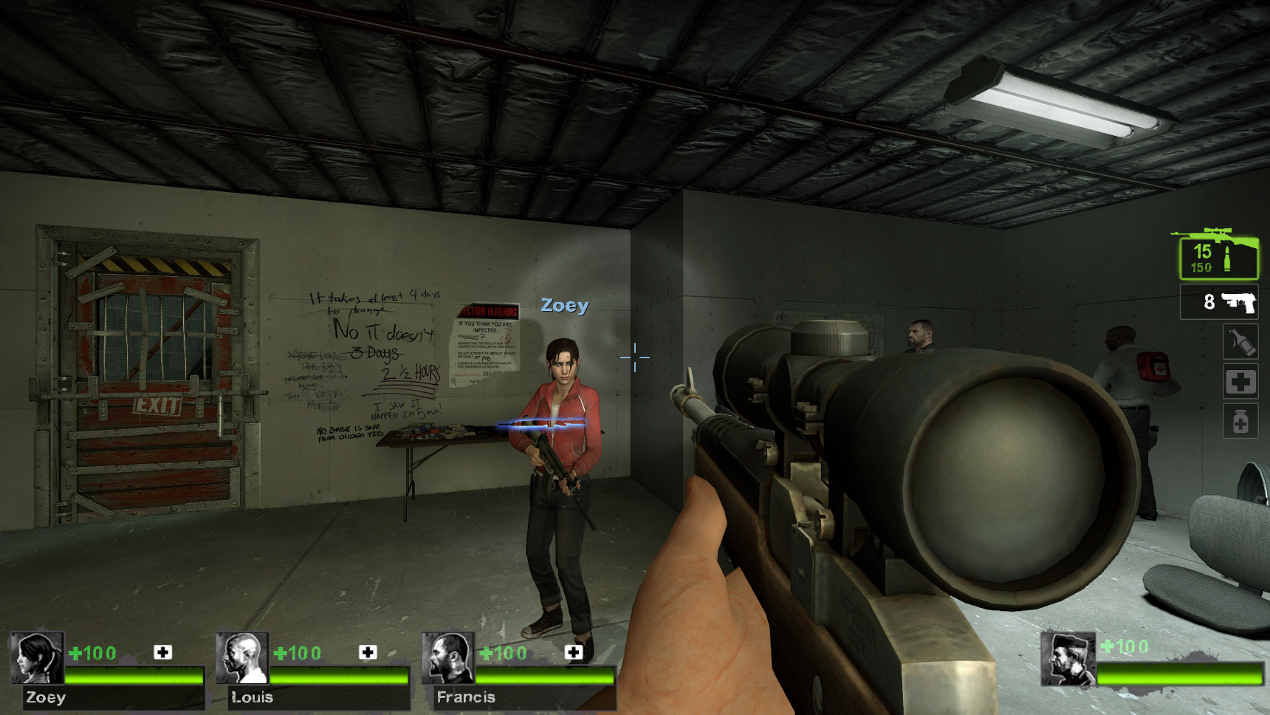Click Francis's teammate portrait
Viewport: 1270px width, 715px height.
447,658
